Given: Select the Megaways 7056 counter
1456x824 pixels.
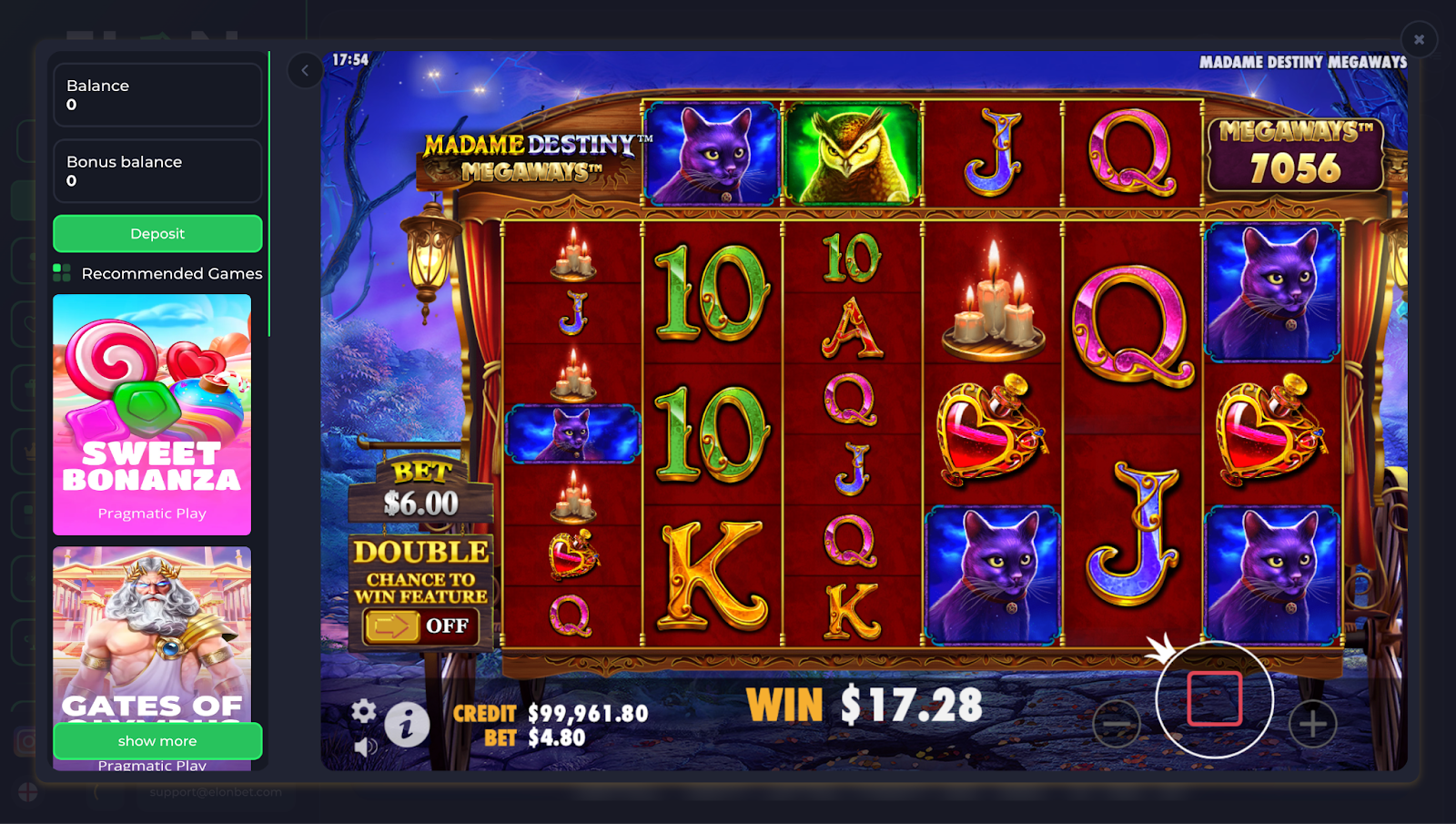Looking at the screenshot, I should tap(1296, 155).
